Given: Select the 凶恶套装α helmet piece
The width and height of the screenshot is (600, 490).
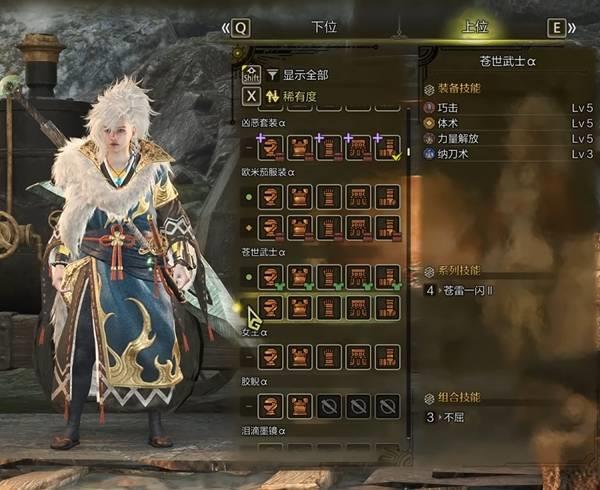Looking at the screenshot, I should (269, 149).
